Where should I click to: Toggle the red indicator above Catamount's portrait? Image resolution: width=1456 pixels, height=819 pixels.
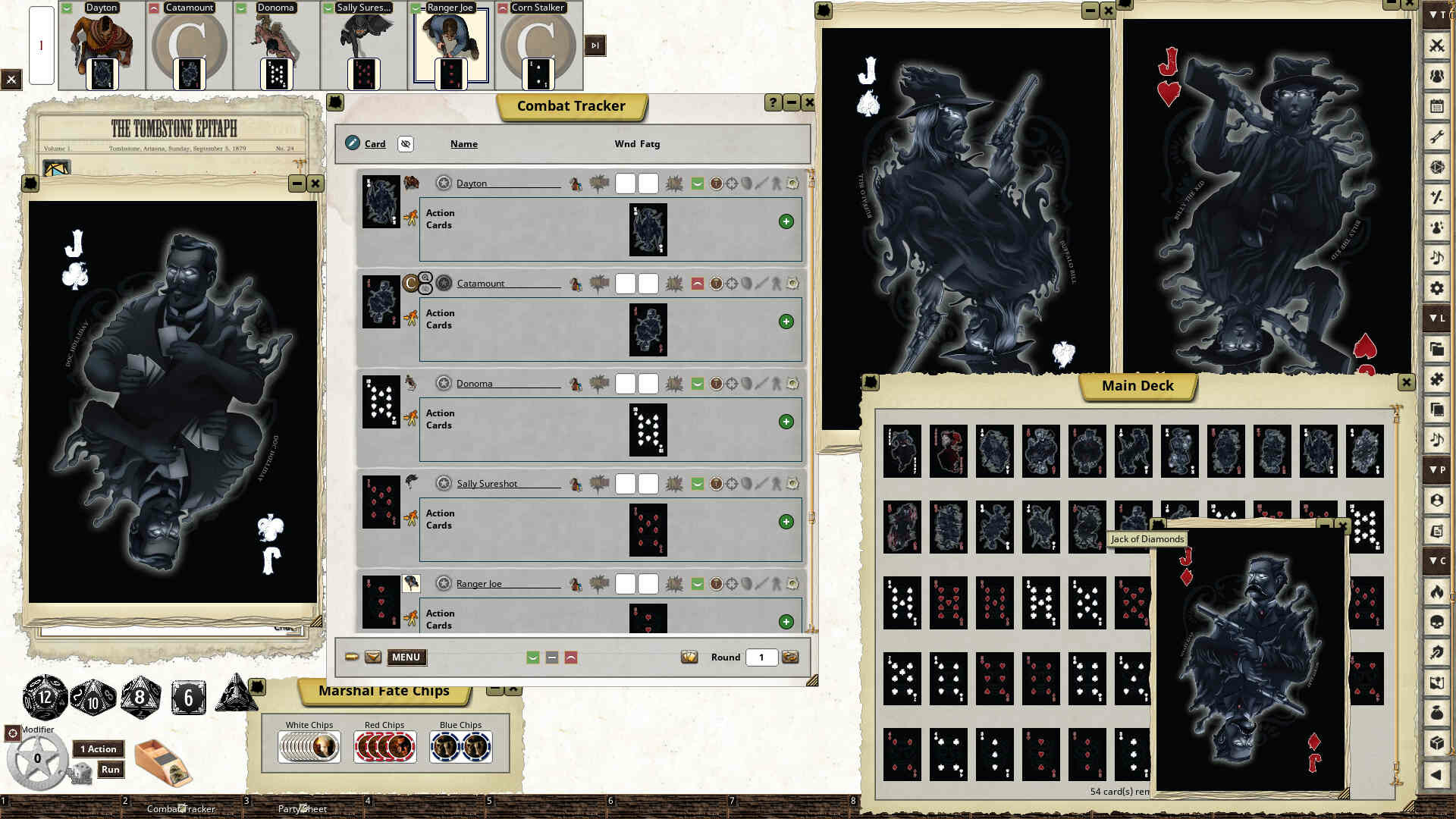click(152, 8)
